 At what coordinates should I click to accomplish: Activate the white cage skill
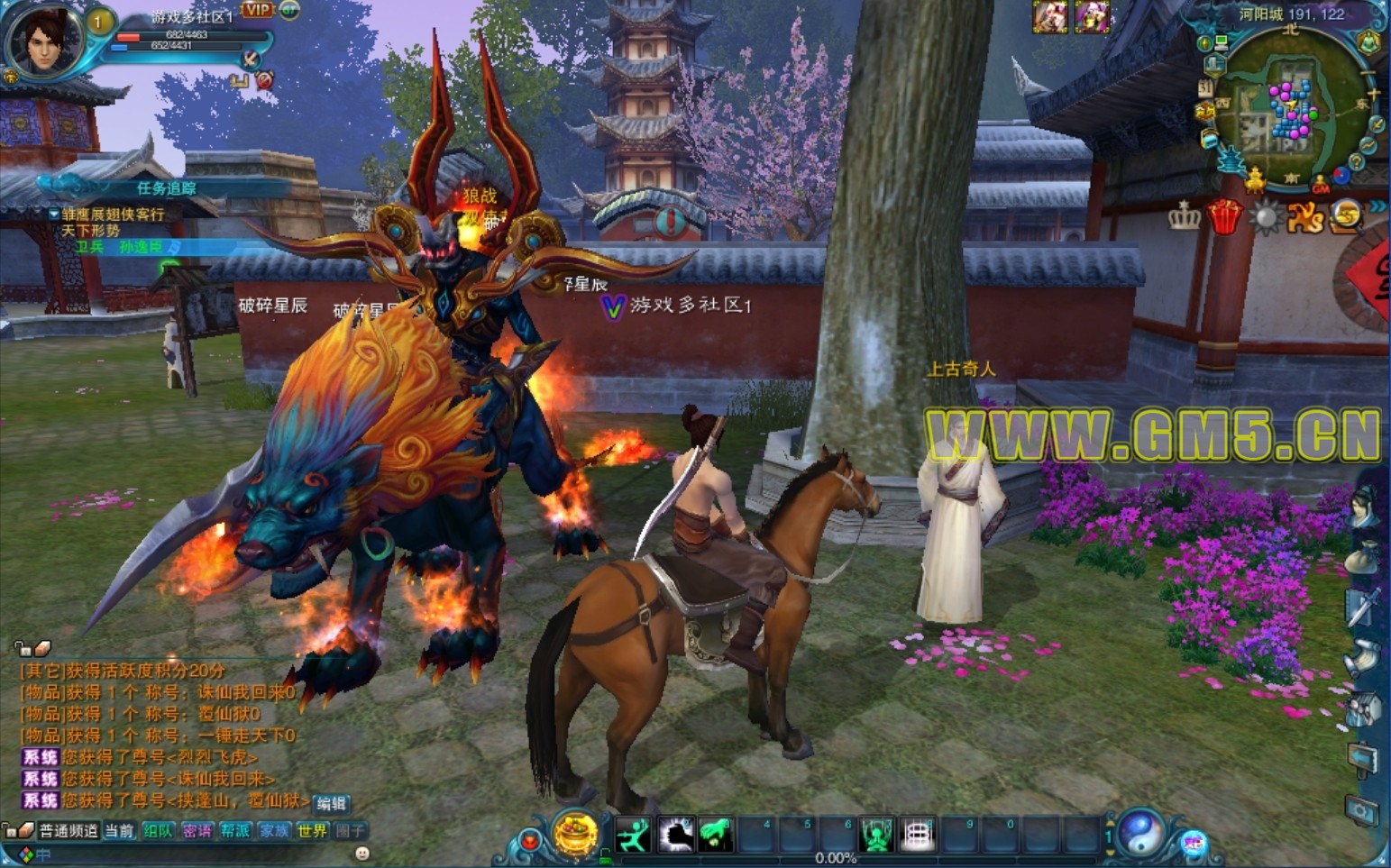(917, 836)
